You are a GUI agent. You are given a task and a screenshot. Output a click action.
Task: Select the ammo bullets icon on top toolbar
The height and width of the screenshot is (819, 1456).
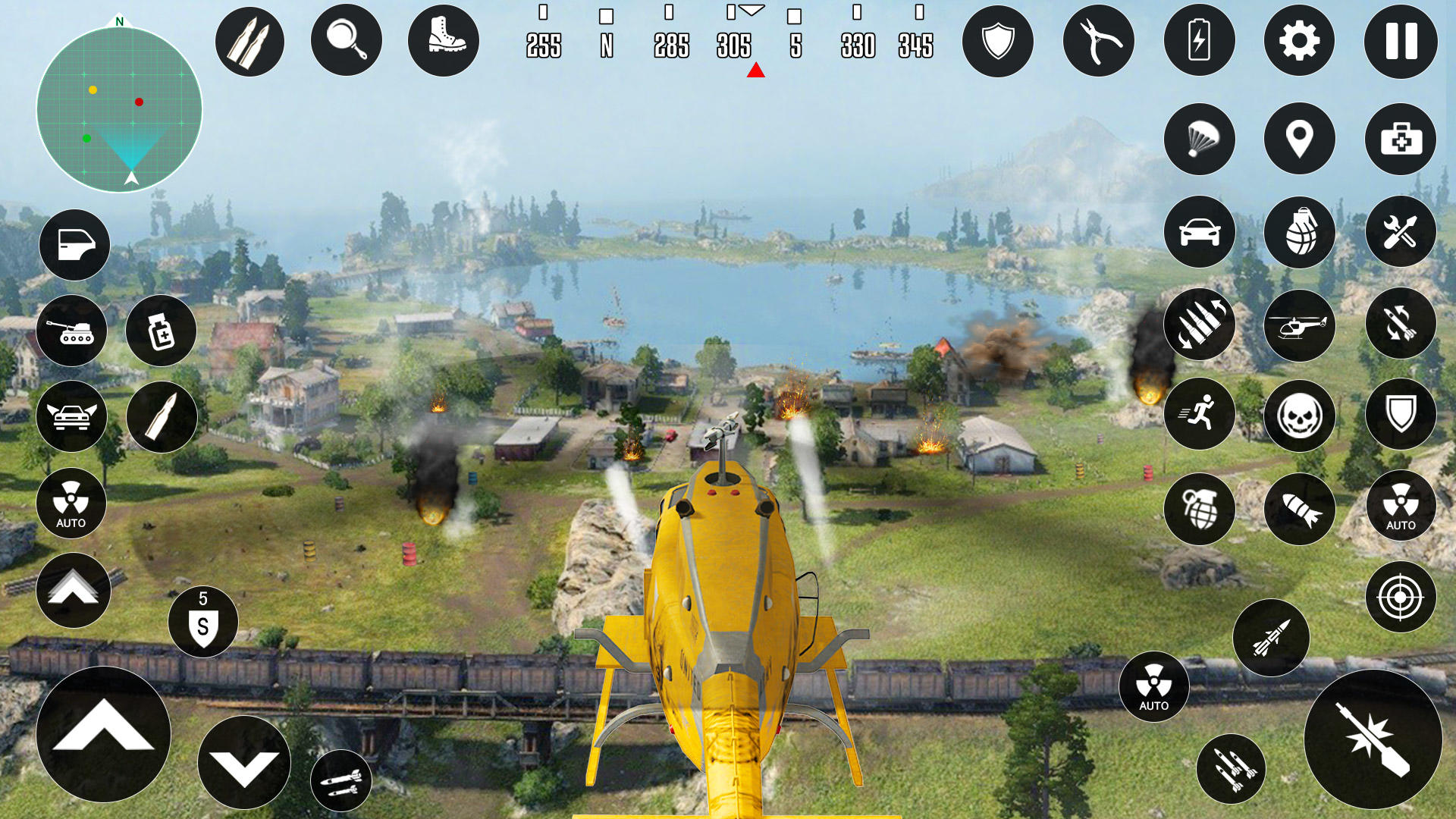[249, 40]
